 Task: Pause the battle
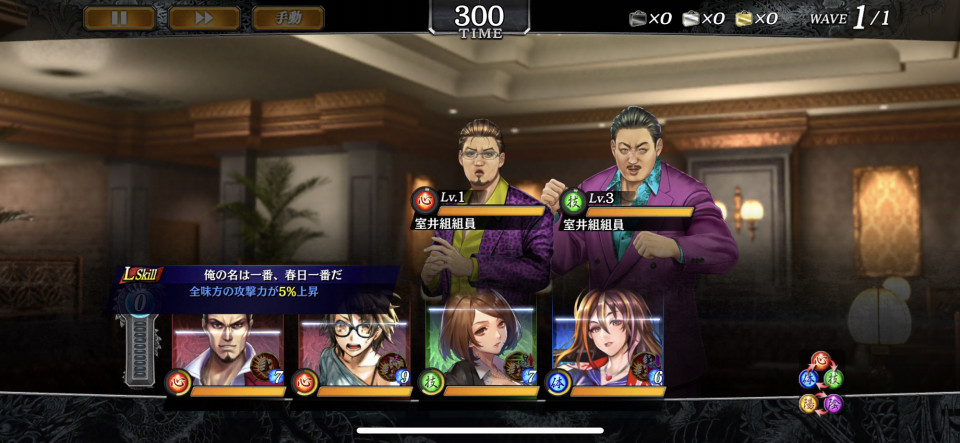coord(120,18)
